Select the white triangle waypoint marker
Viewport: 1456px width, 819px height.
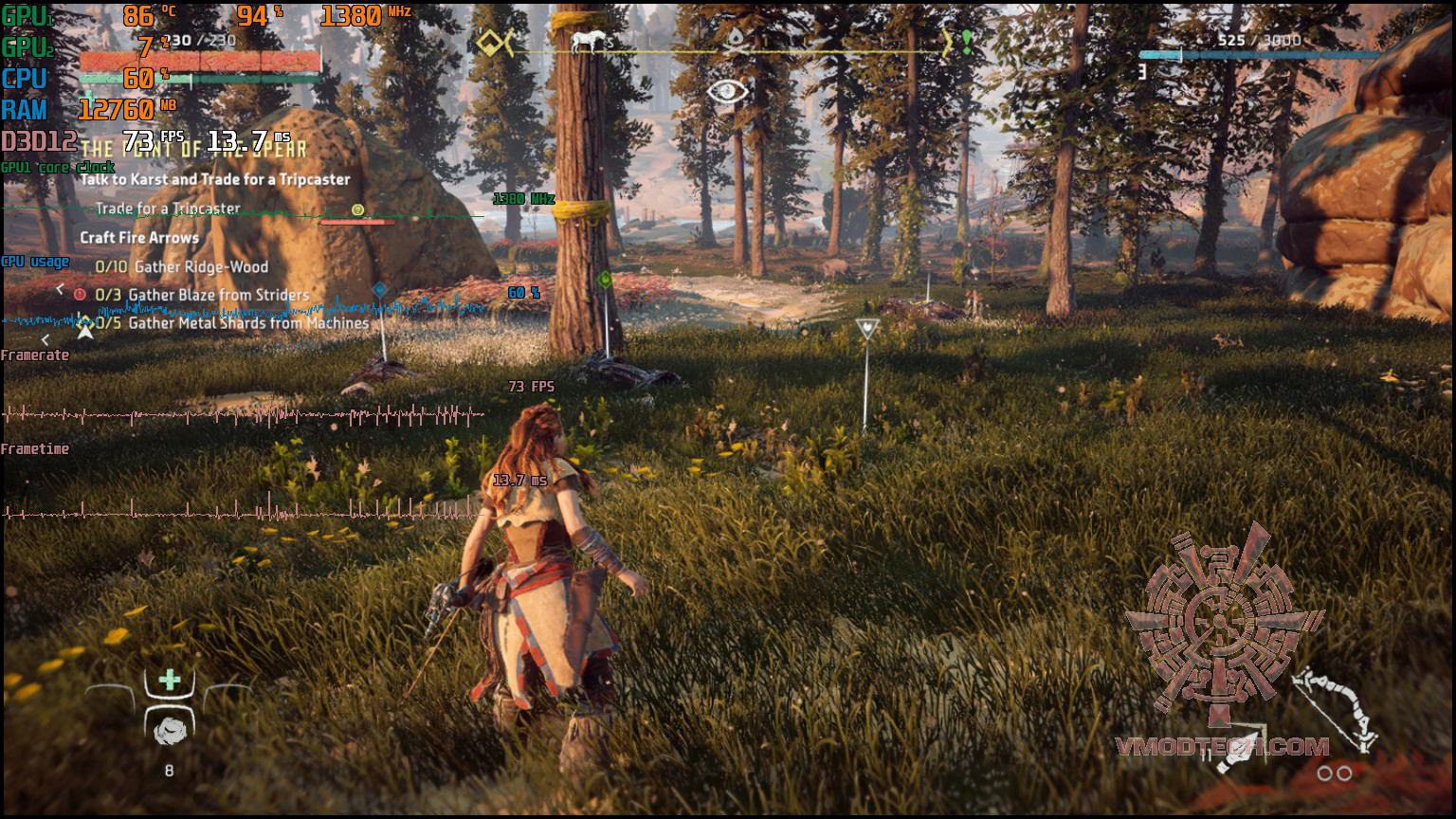(x=865, y=329)
